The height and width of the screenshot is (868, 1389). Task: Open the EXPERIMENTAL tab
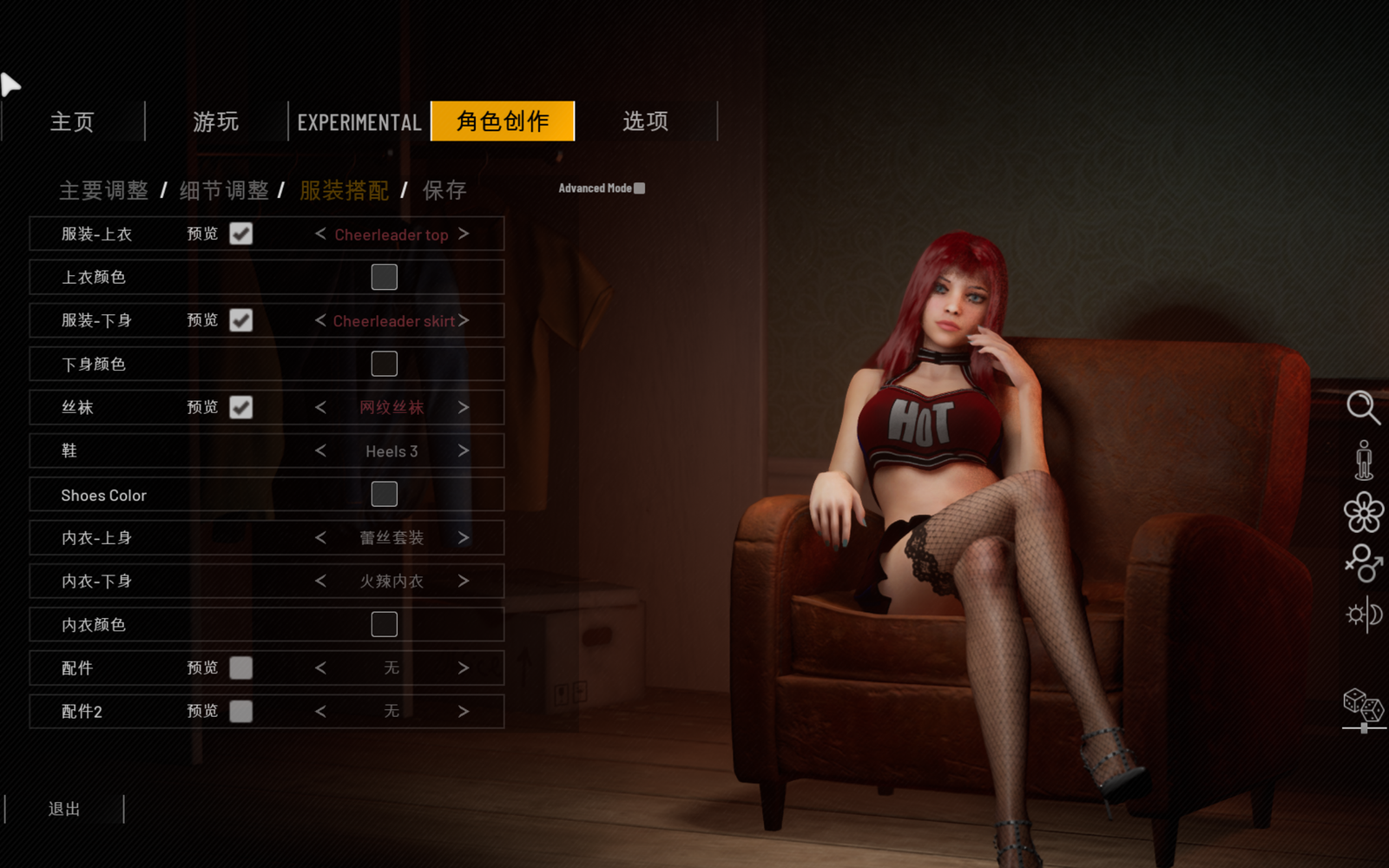click(358, 122)
